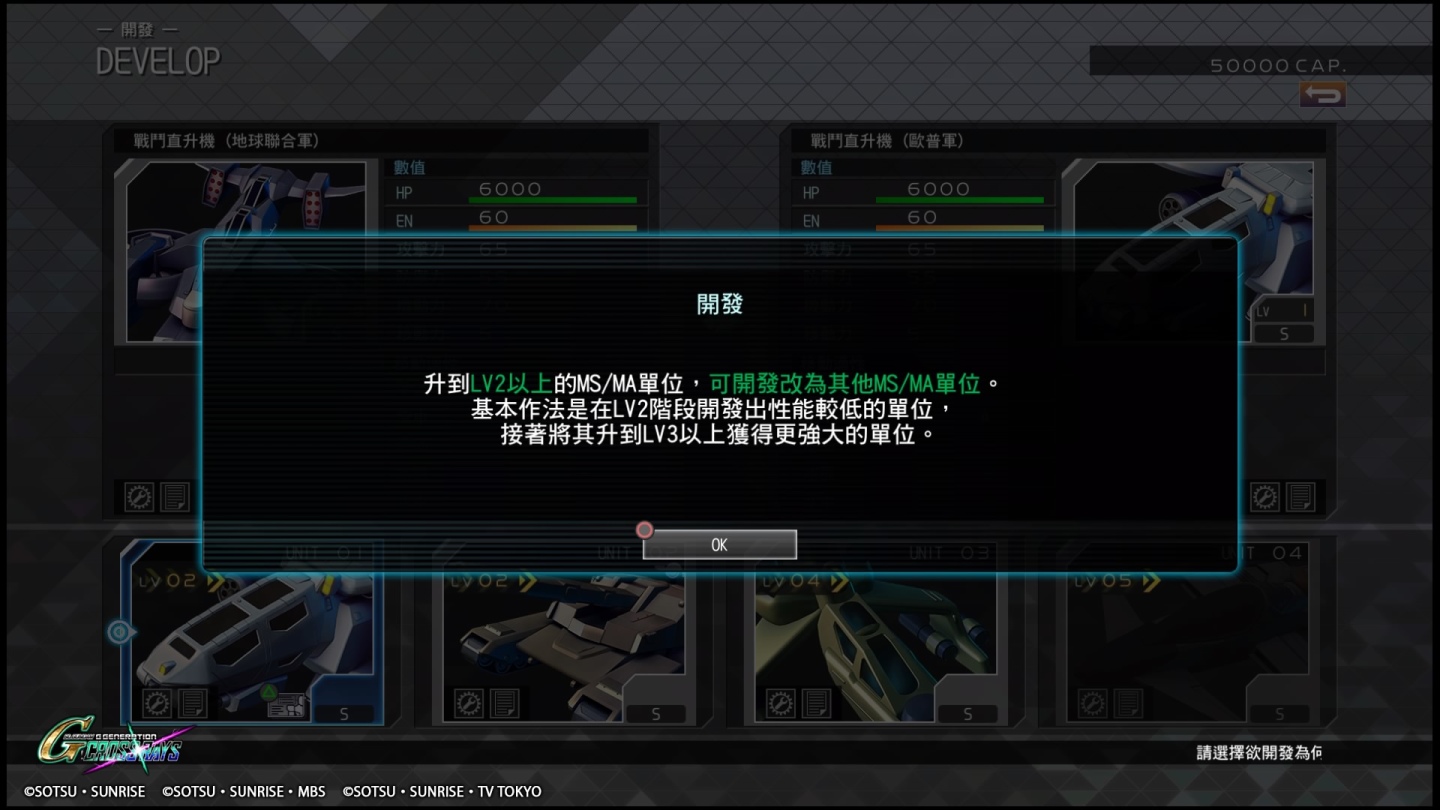This screenshot has width=1440, height=810.
Task: Click the gear icon on the UNIT 02 card
Action: pos(470,703)
